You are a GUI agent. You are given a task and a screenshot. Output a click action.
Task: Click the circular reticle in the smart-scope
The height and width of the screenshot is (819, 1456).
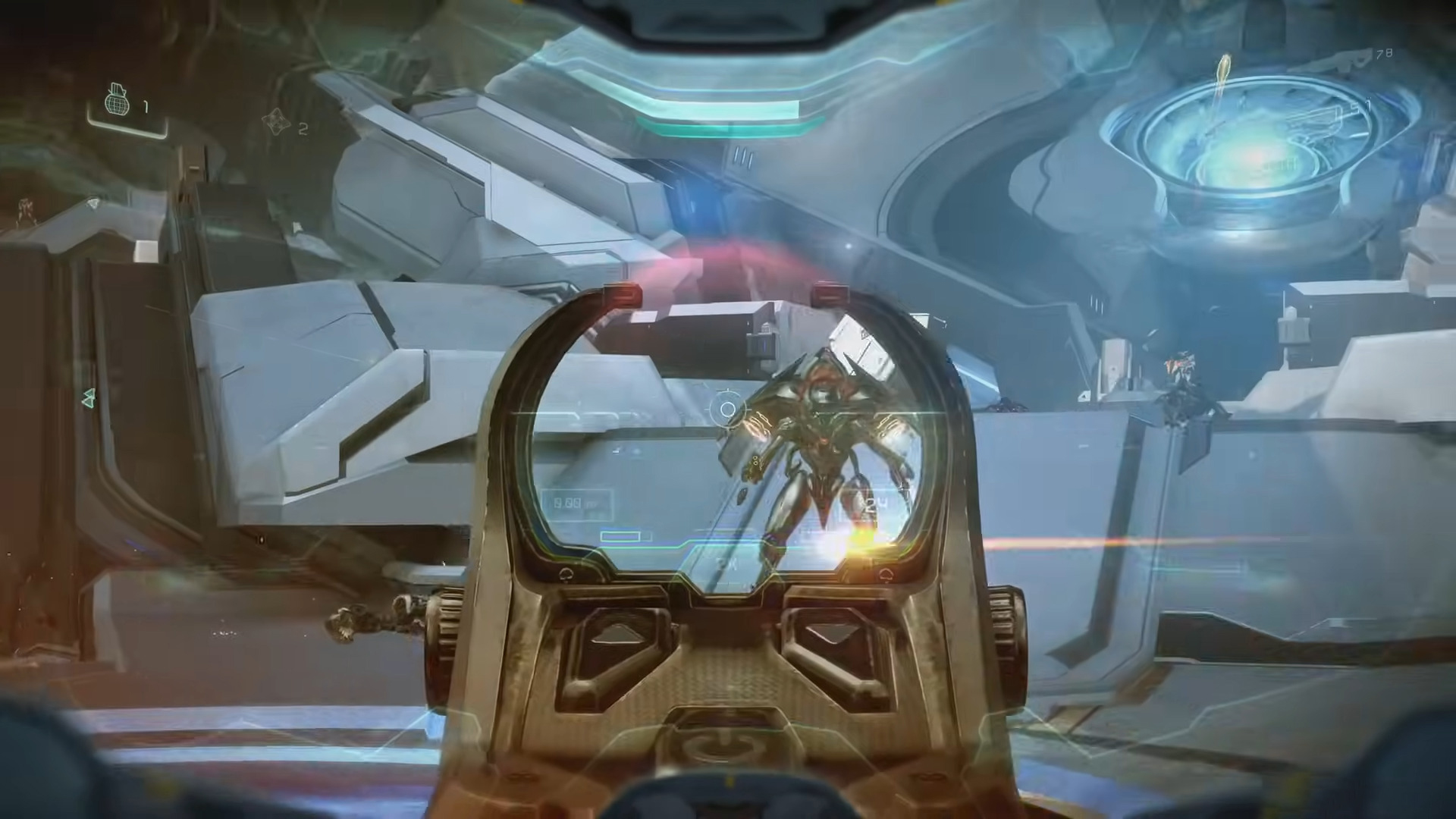[x=726, y=409]
